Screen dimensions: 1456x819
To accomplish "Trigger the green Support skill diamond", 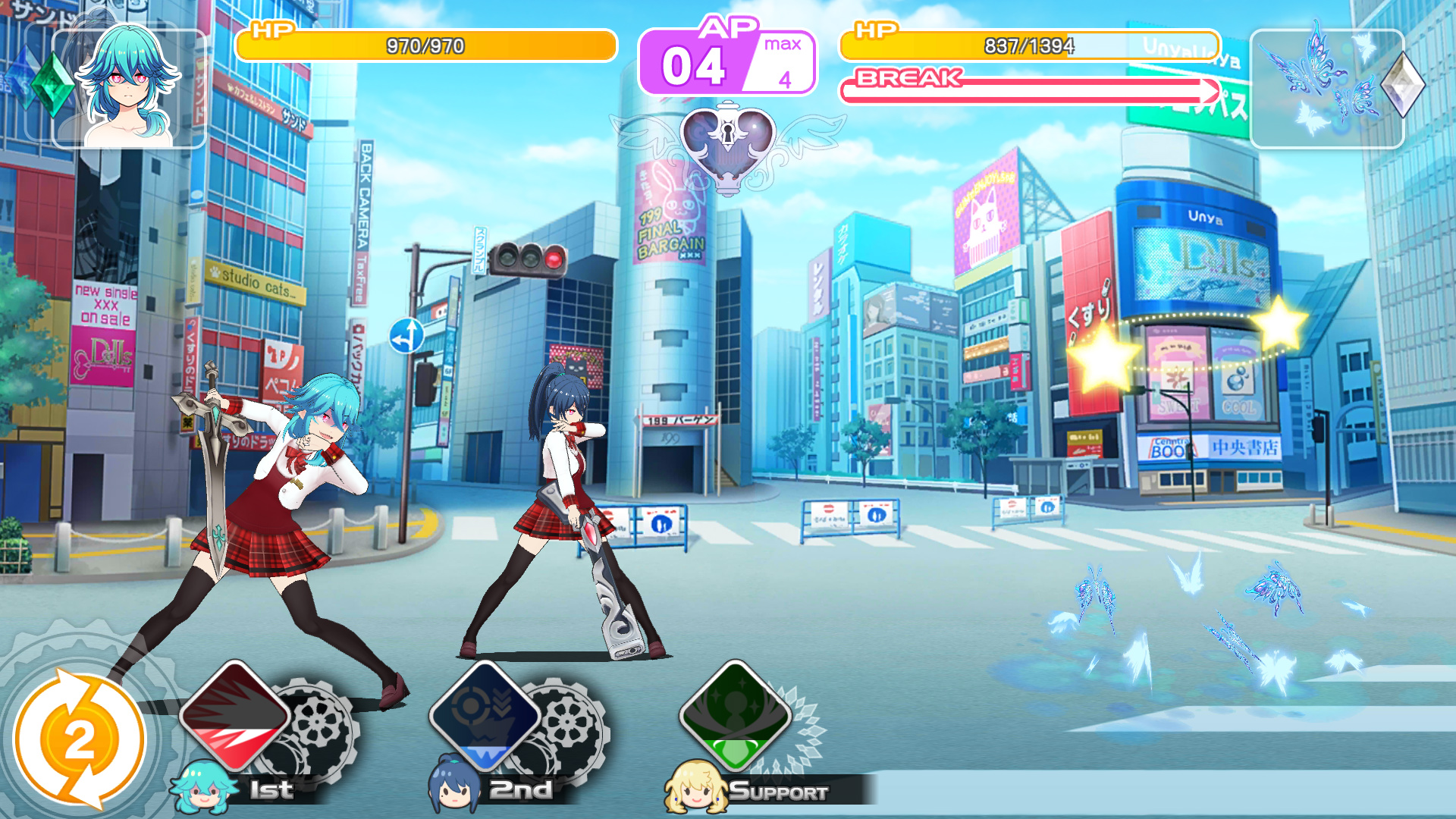I will (735, 717).
